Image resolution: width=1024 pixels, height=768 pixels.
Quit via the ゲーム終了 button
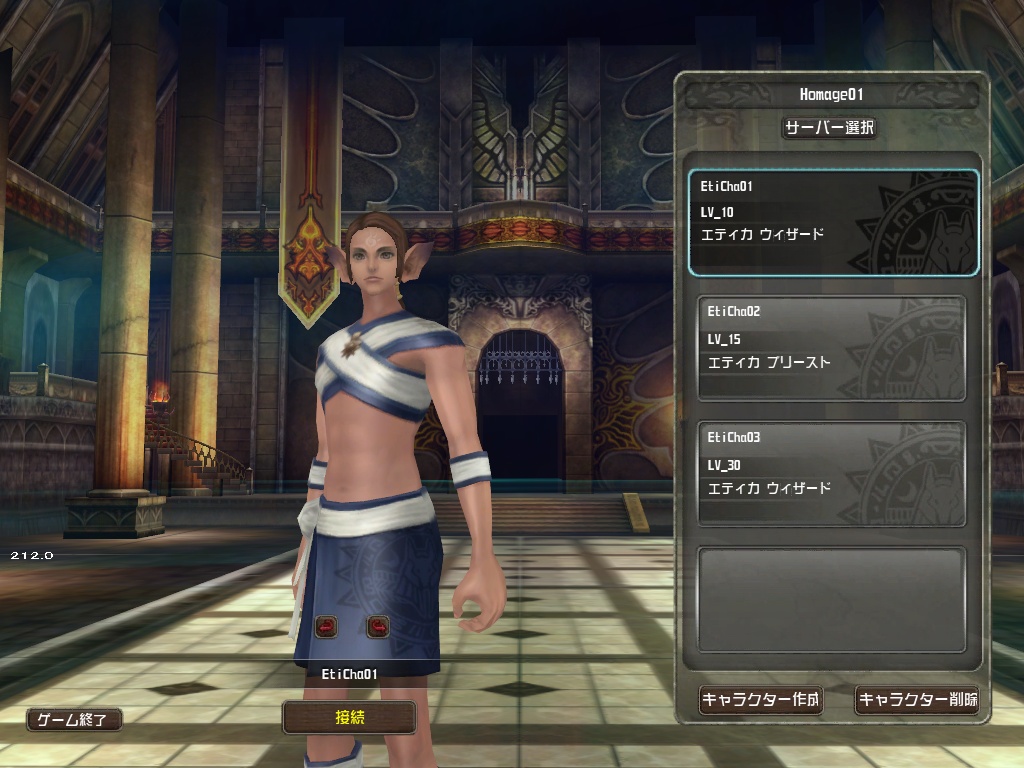[74, 719]
